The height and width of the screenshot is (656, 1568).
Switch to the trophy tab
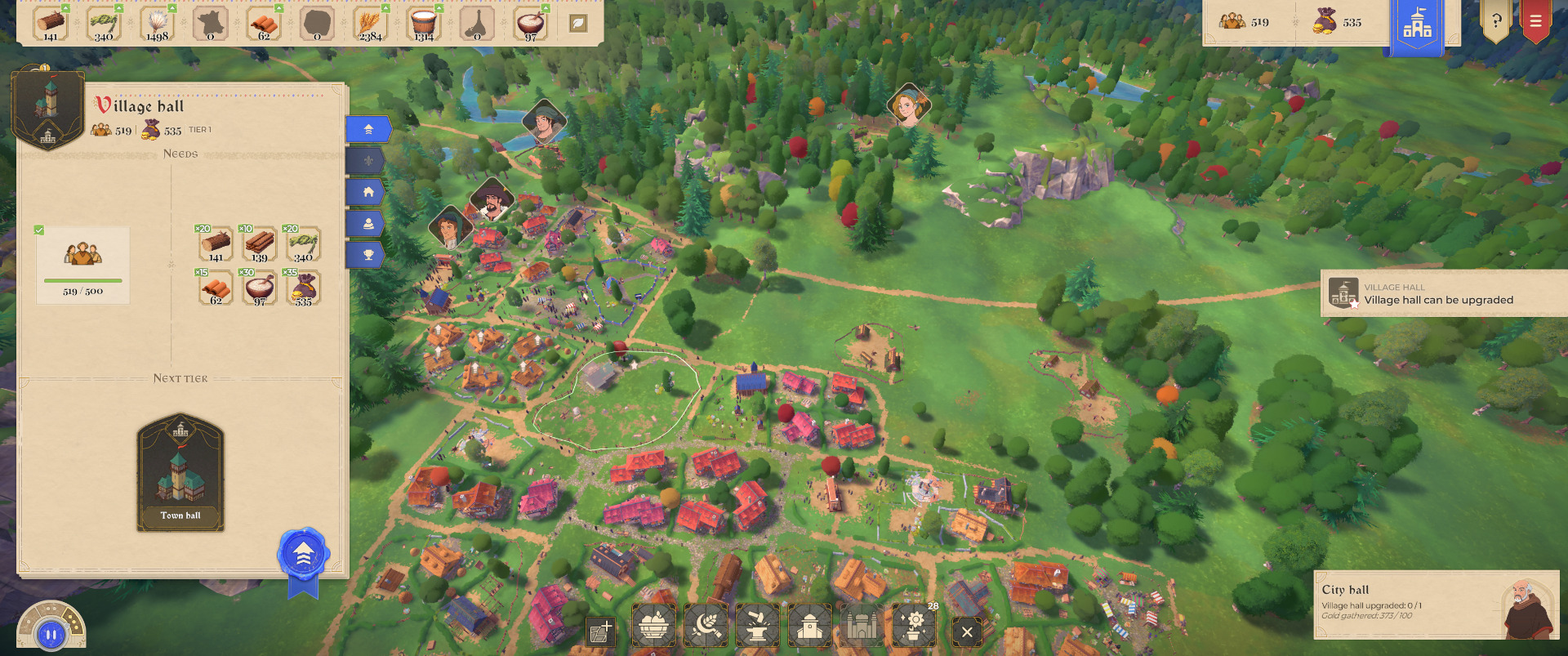[x=368, y=255]
